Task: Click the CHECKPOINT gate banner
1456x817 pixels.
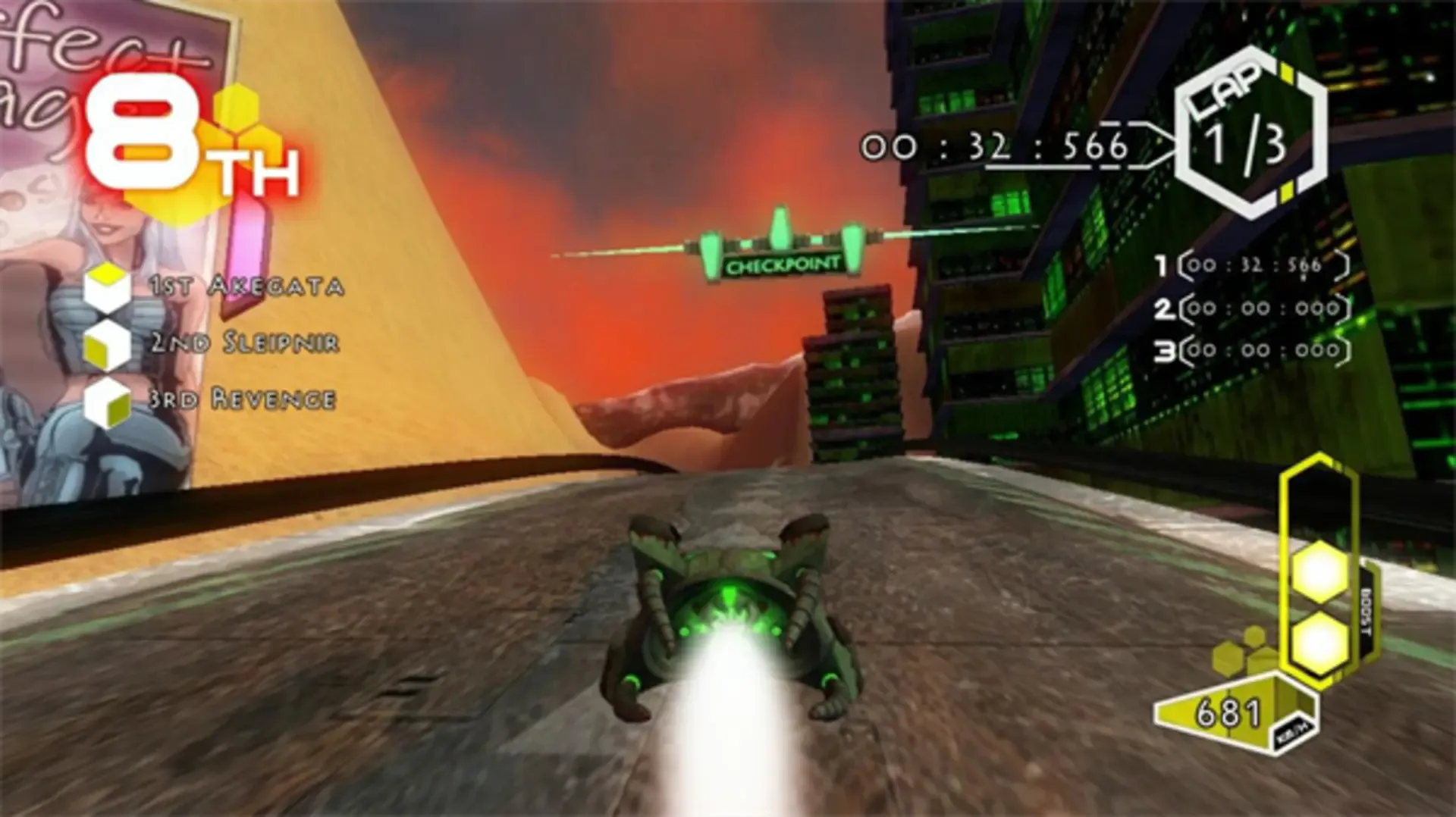Action: point(781,264)
